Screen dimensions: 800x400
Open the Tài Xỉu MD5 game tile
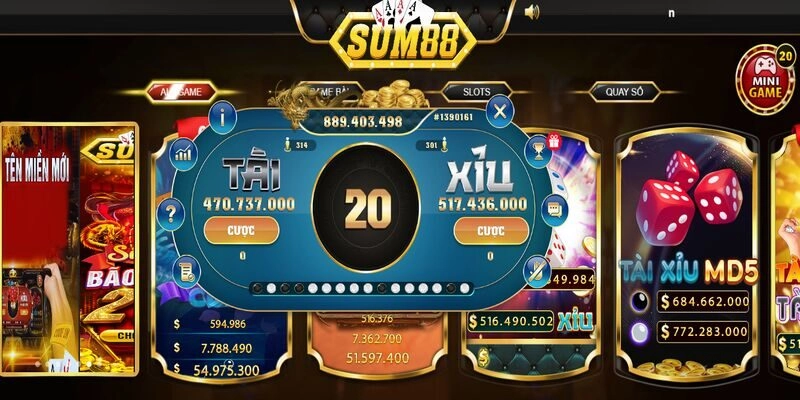686,250
